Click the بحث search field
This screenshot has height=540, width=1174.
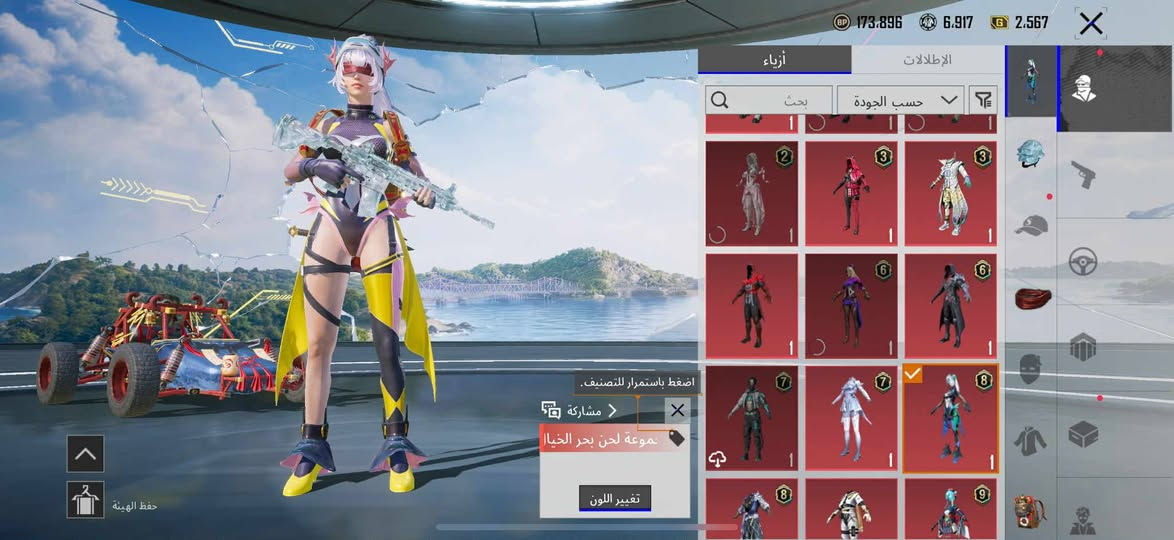click(770, 100)
